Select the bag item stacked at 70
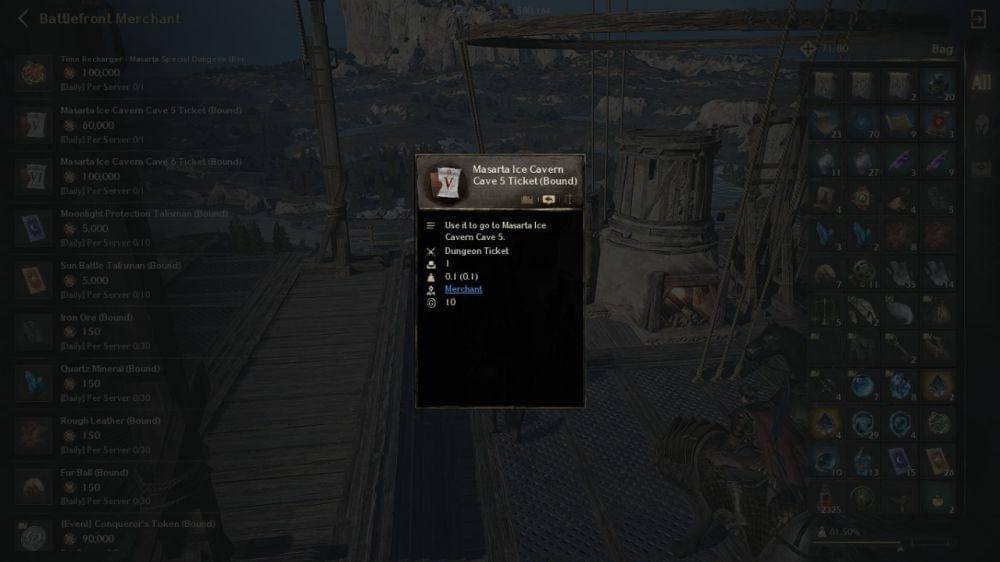Image resolution: width=1000 pixels, height=562 pixels. pos(864,122)
